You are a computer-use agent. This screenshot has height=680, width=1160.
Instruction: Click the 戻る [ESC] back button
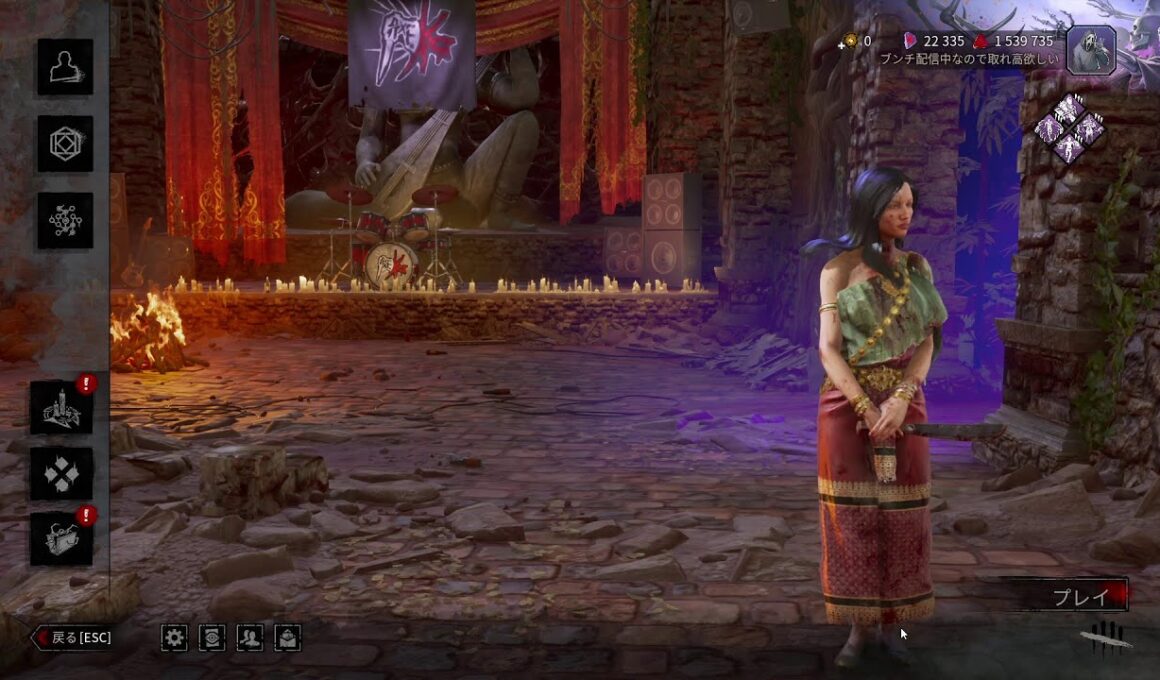point(73,637)
